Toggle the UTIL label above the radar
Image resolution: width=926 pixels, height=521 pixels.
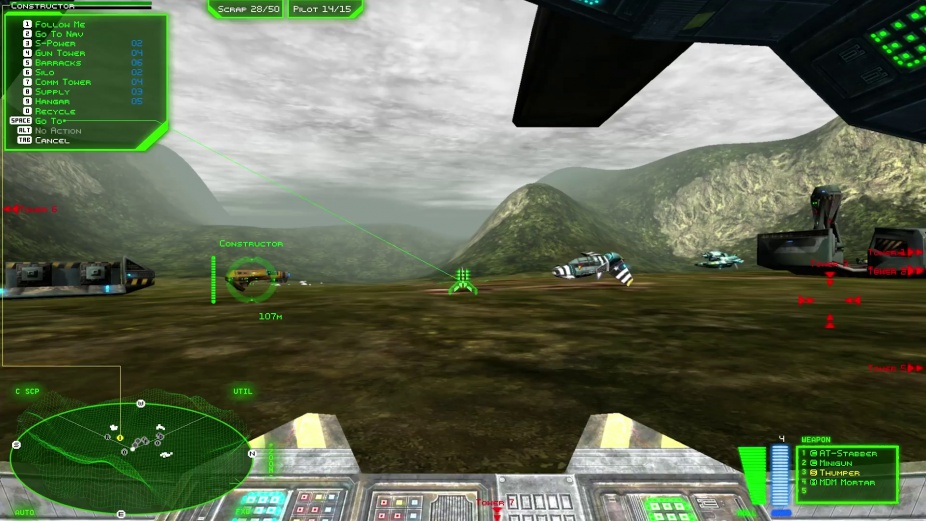[243, 391]
